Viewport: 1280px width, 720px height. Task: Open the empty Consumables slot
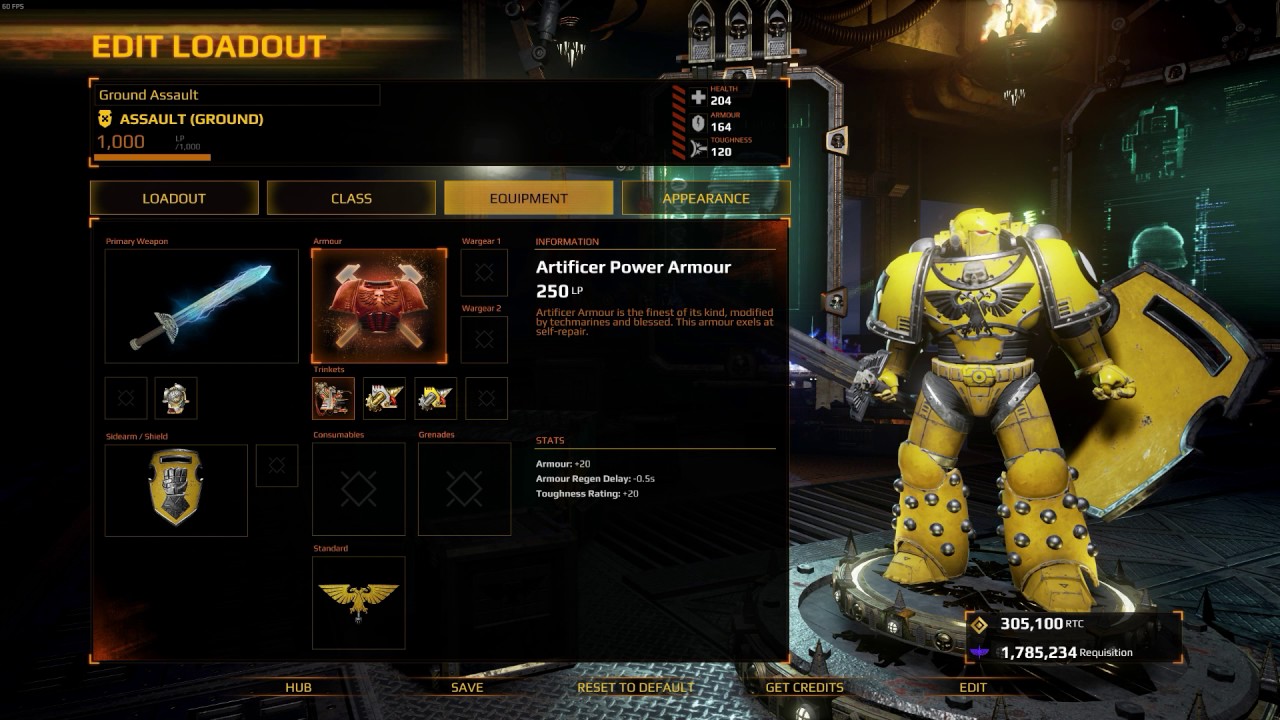pyautogui.click(x=358, y=489)
